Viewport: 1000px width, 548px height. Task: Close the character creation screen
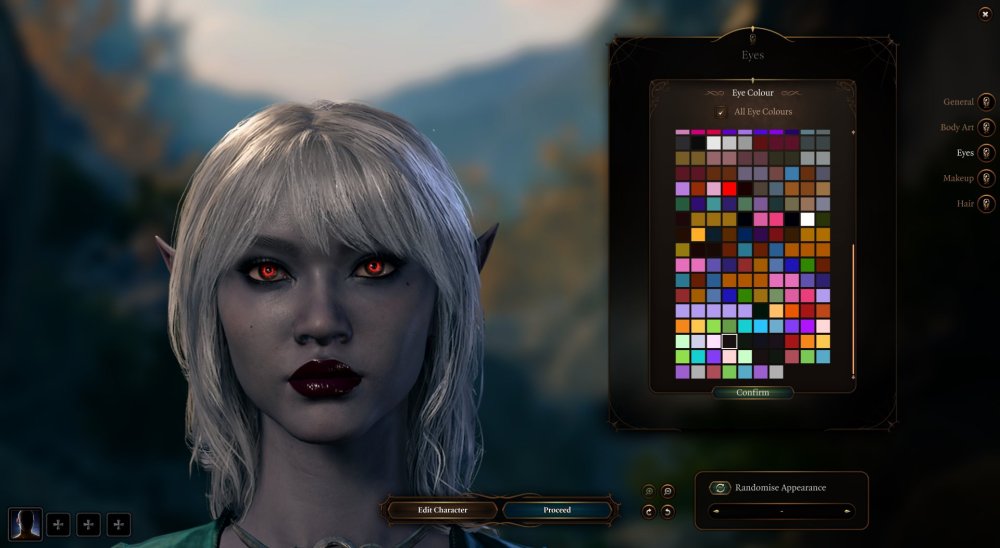click(x=985, y=13)
